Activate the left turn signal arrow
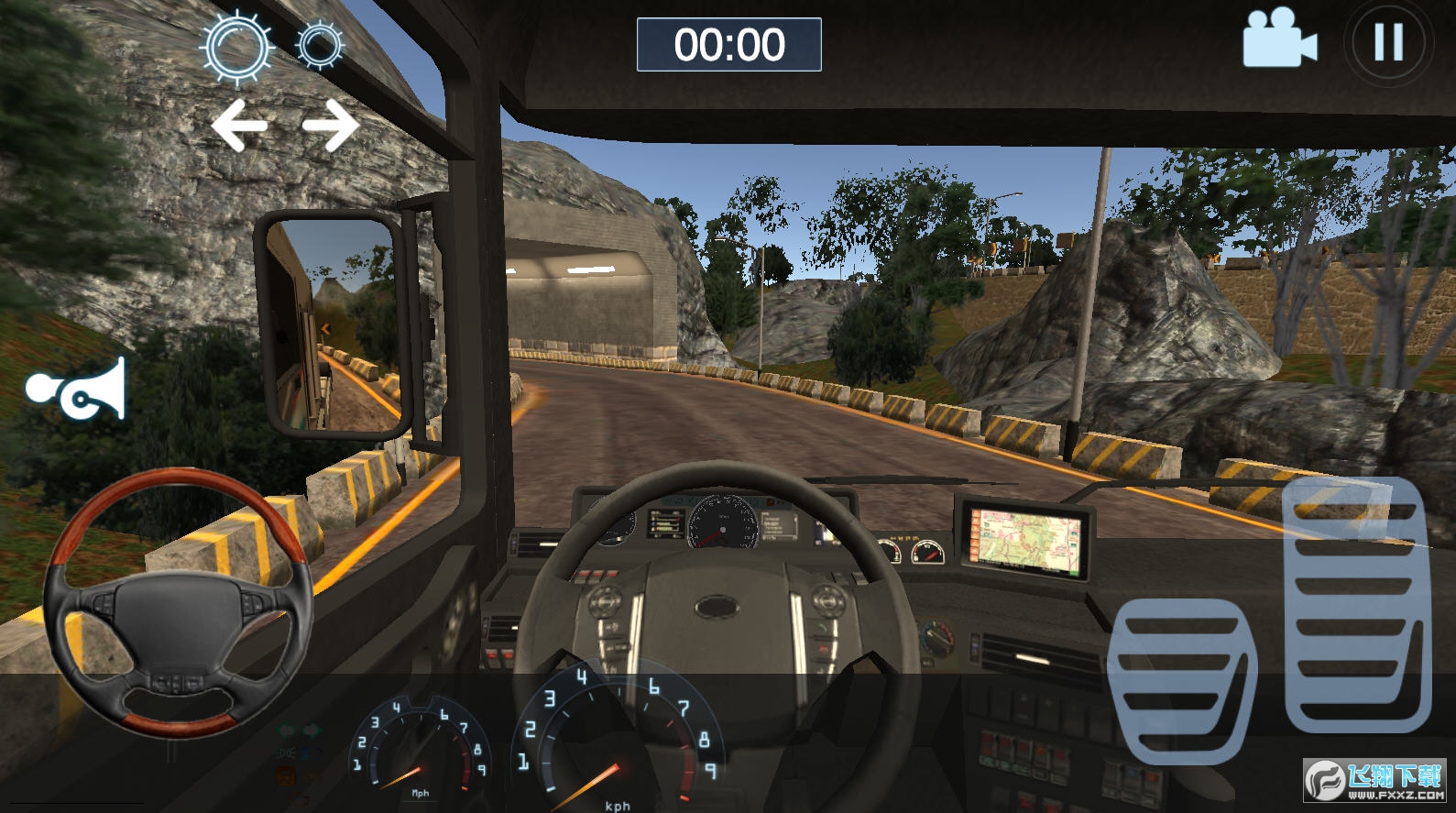The height and width of the screenshot is (813, 1456). click(239, 126)
